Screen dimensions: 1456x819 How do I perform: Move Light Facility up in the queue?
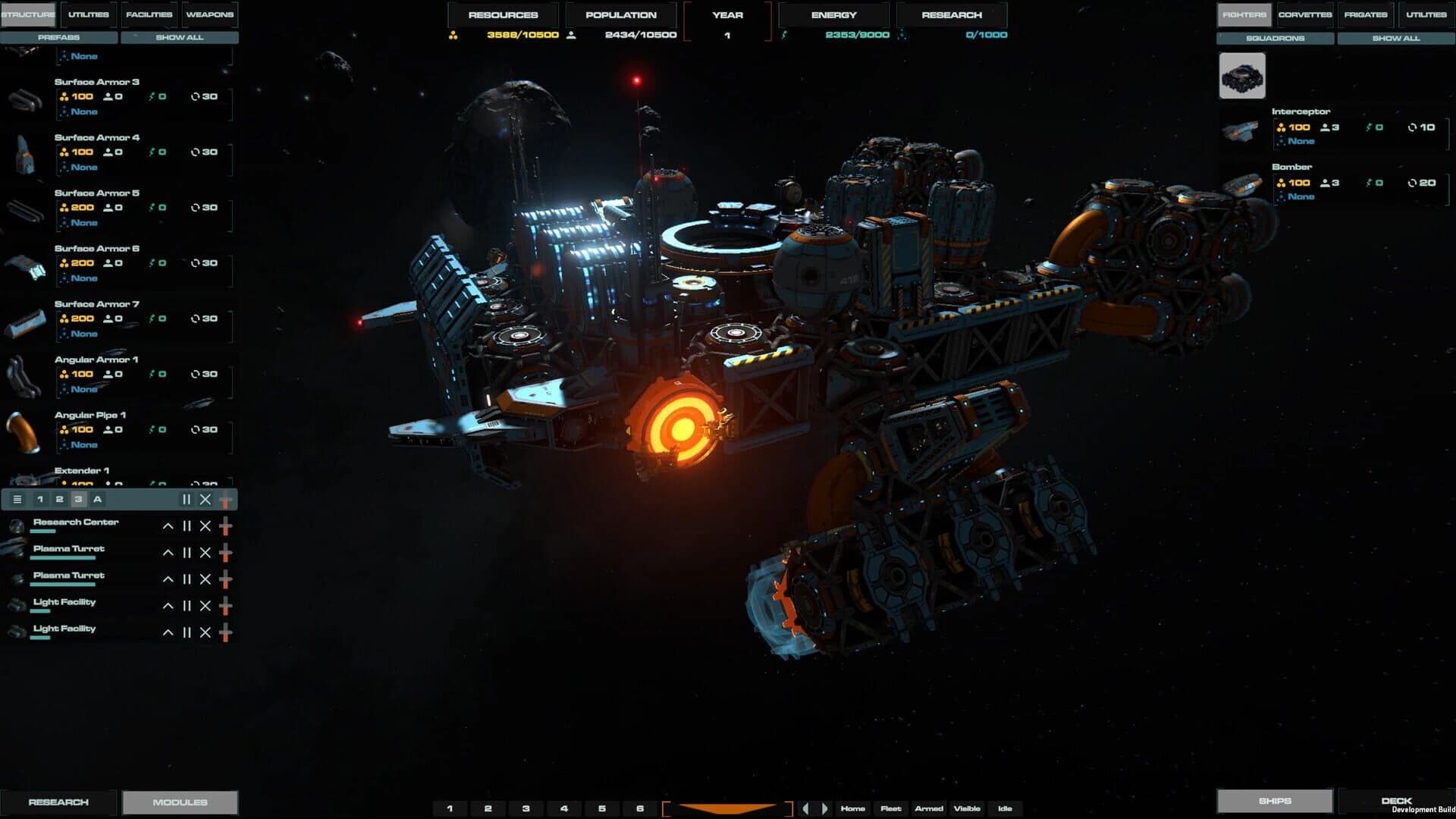168,606
